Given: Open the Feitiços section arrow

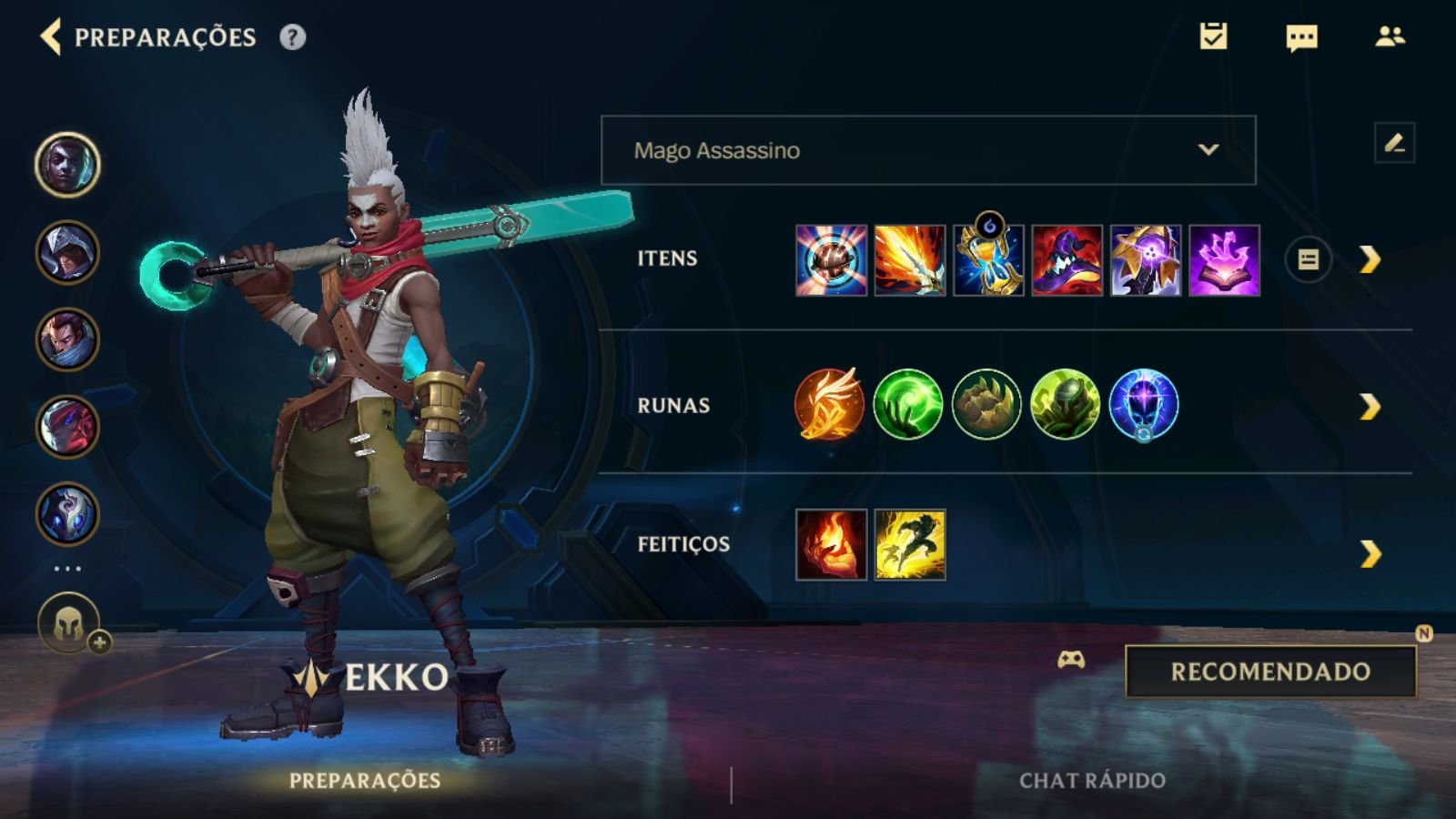Looking at the screenshot, I should (x=1370, y=553).
